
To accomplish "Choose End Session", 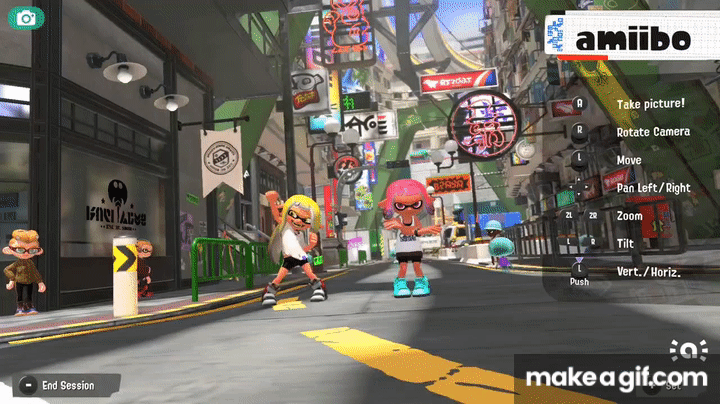I will (x=66, y=385).
